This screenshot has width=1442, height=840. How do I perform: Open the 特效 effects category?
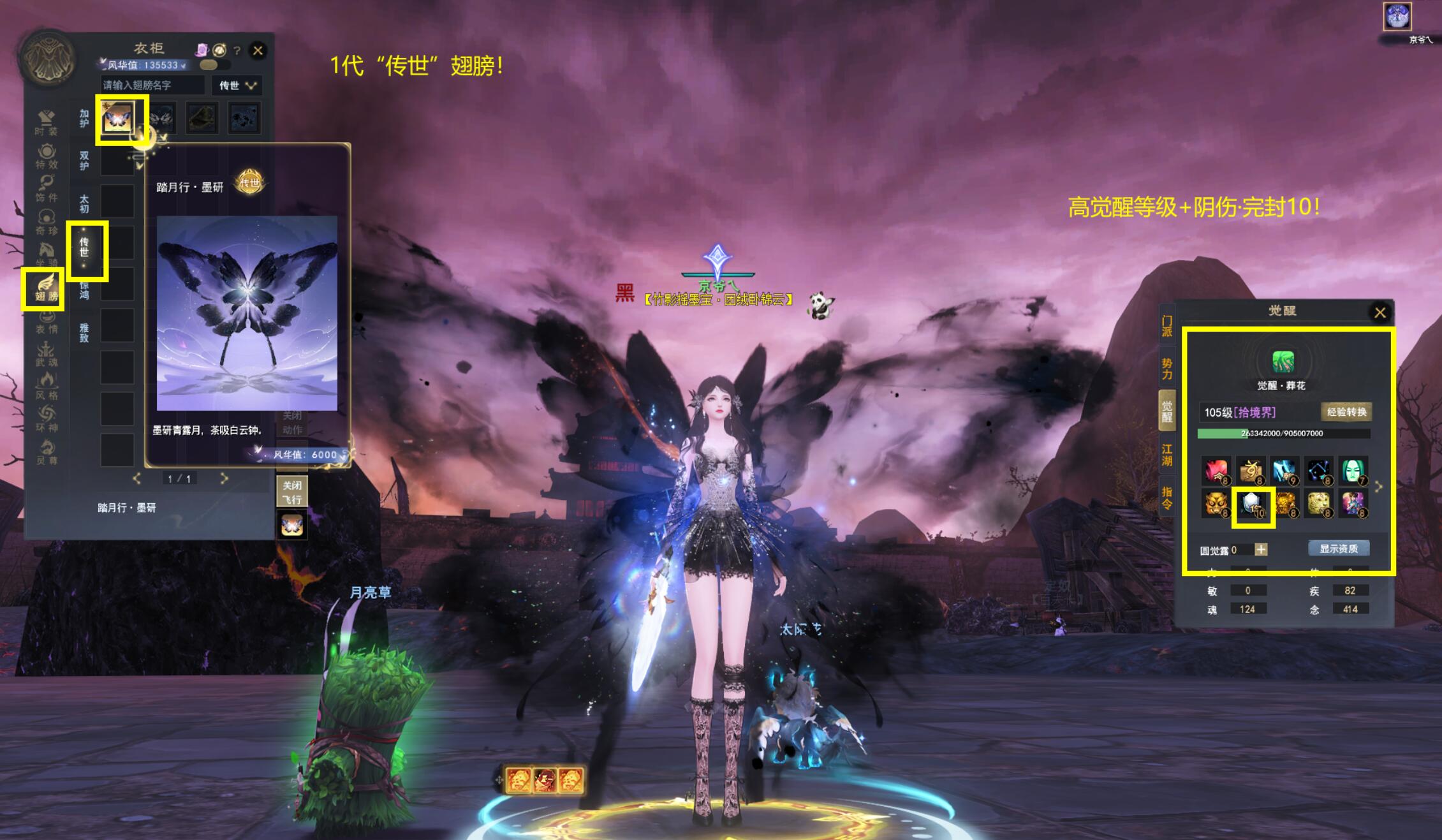[46, 156]
